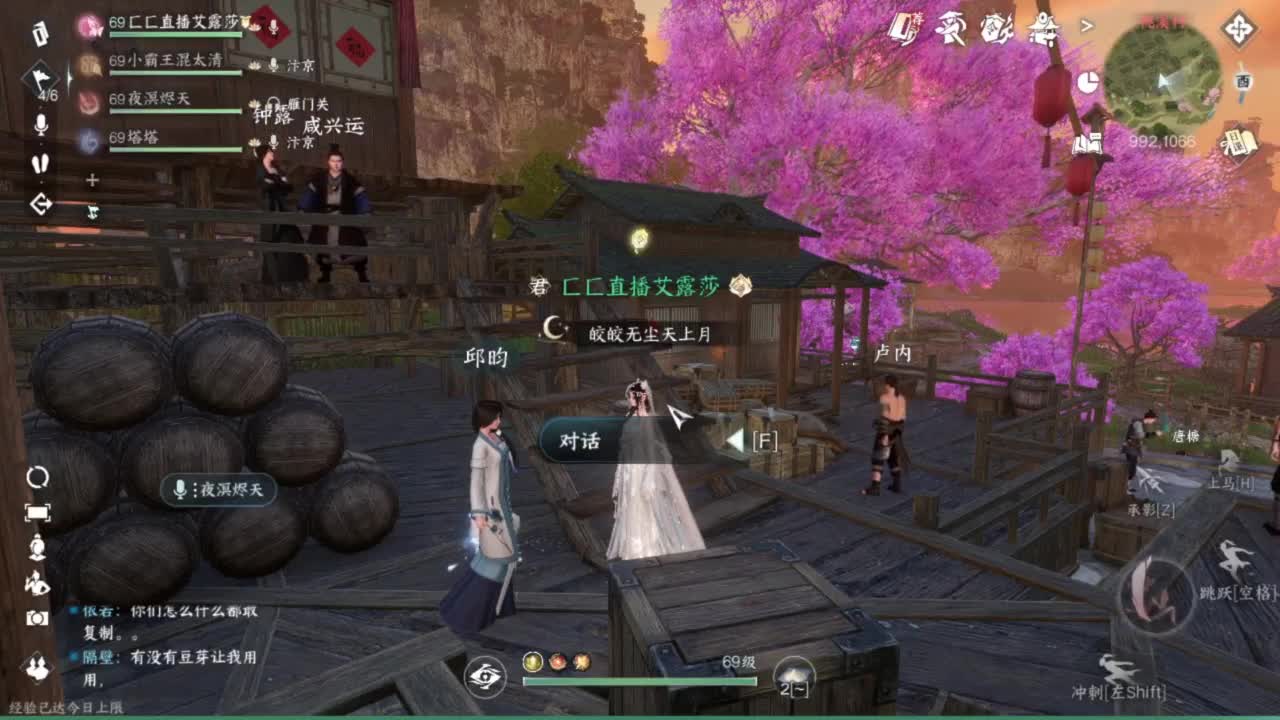1280x720 pixels.
Task: Mute 匚匚直播艾露莎's microphone in the chat list
Action: [x=271, y=26]
